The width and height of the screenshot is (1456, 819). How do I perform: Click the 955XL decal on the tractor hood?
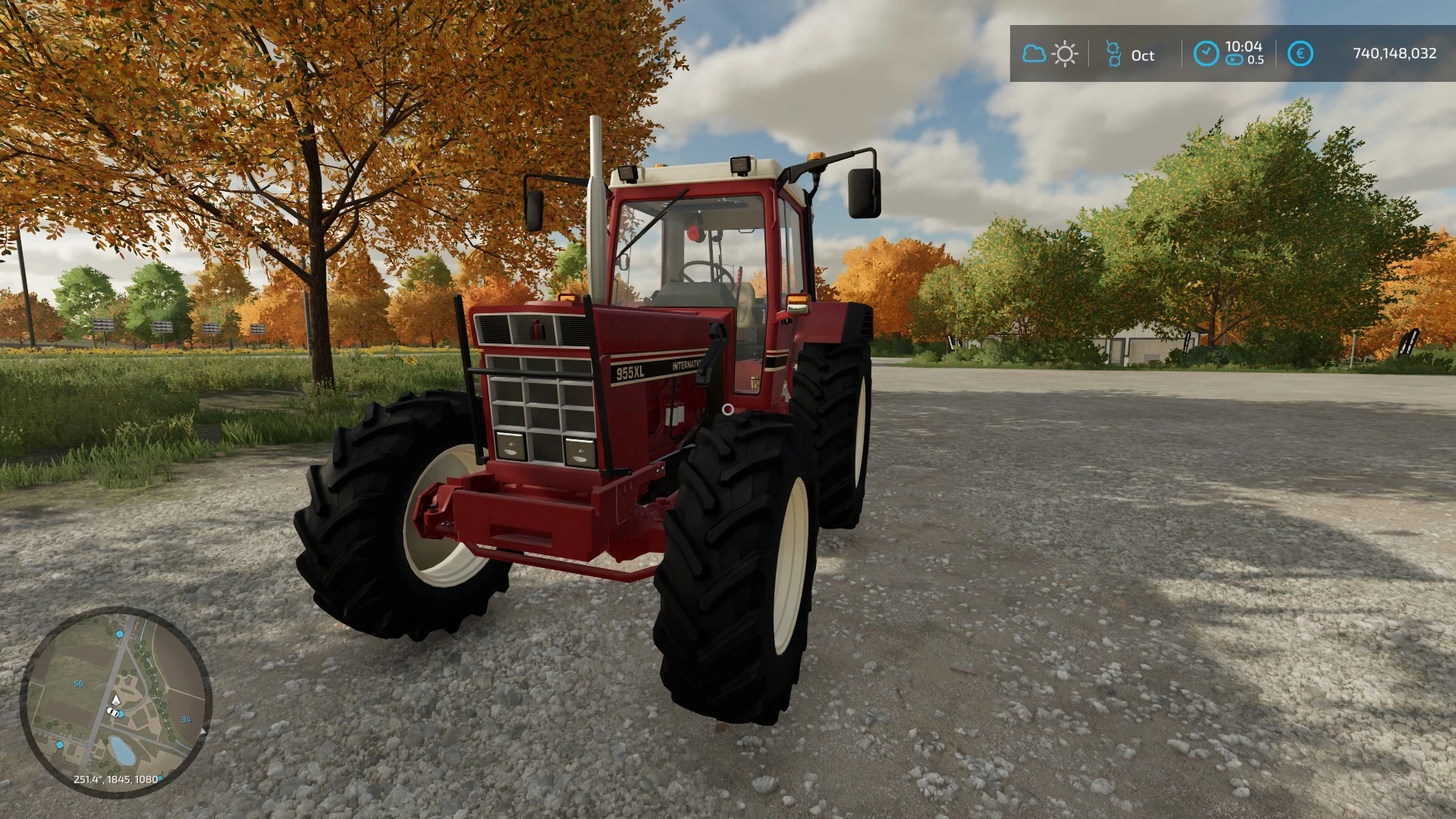tap(629, 372)
